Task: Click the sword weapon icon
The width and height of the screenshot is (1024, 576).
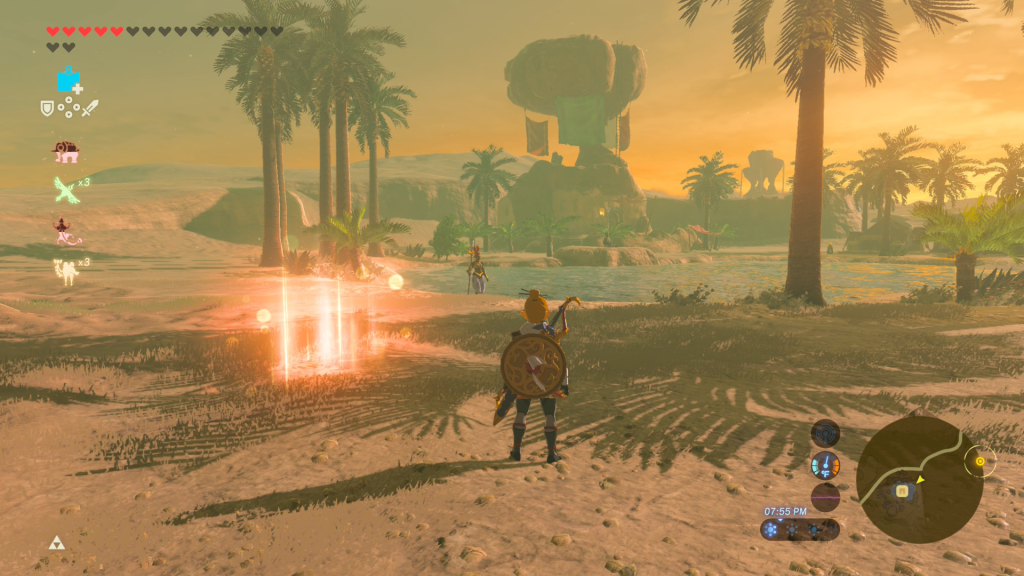Action: coord(90,108)
